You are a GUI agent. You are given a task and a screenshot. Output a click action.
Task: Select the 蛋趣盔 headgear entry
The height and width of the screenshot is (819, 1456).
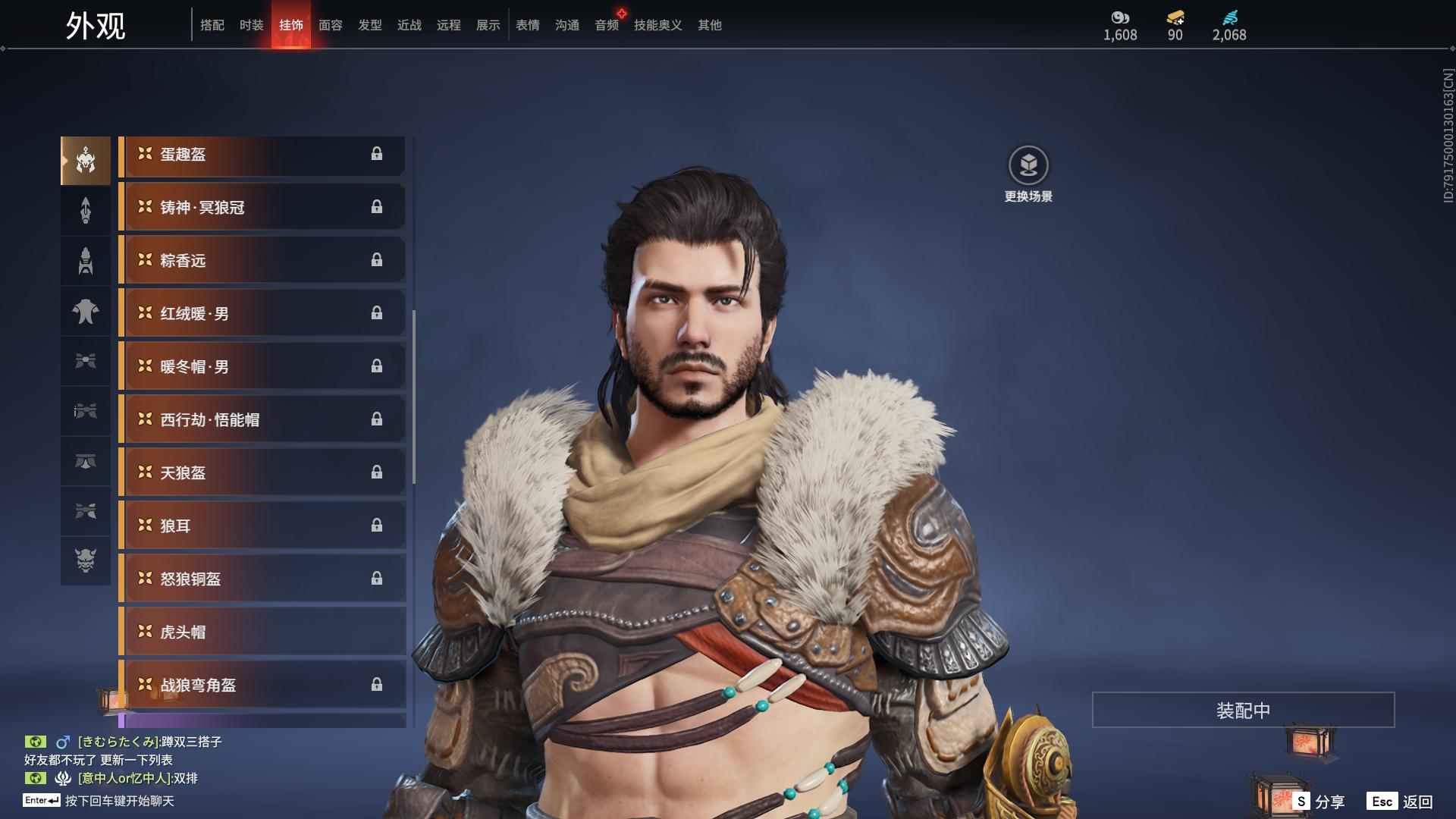pyautogui.click(x=262, y=155)
